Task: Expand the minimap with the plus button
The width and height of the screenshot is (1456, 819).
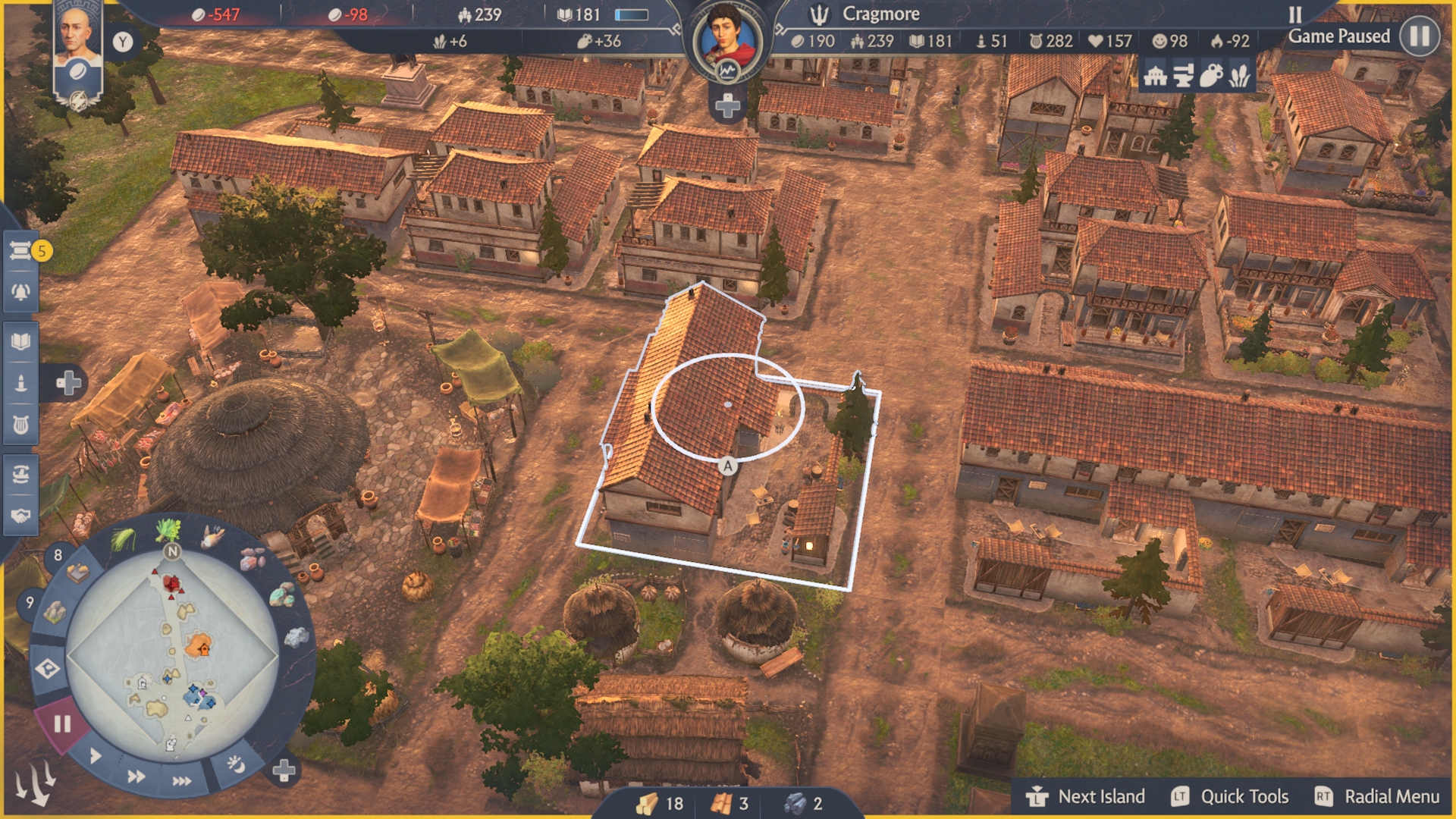Action: pyautogui.click(x=284, y=770)
